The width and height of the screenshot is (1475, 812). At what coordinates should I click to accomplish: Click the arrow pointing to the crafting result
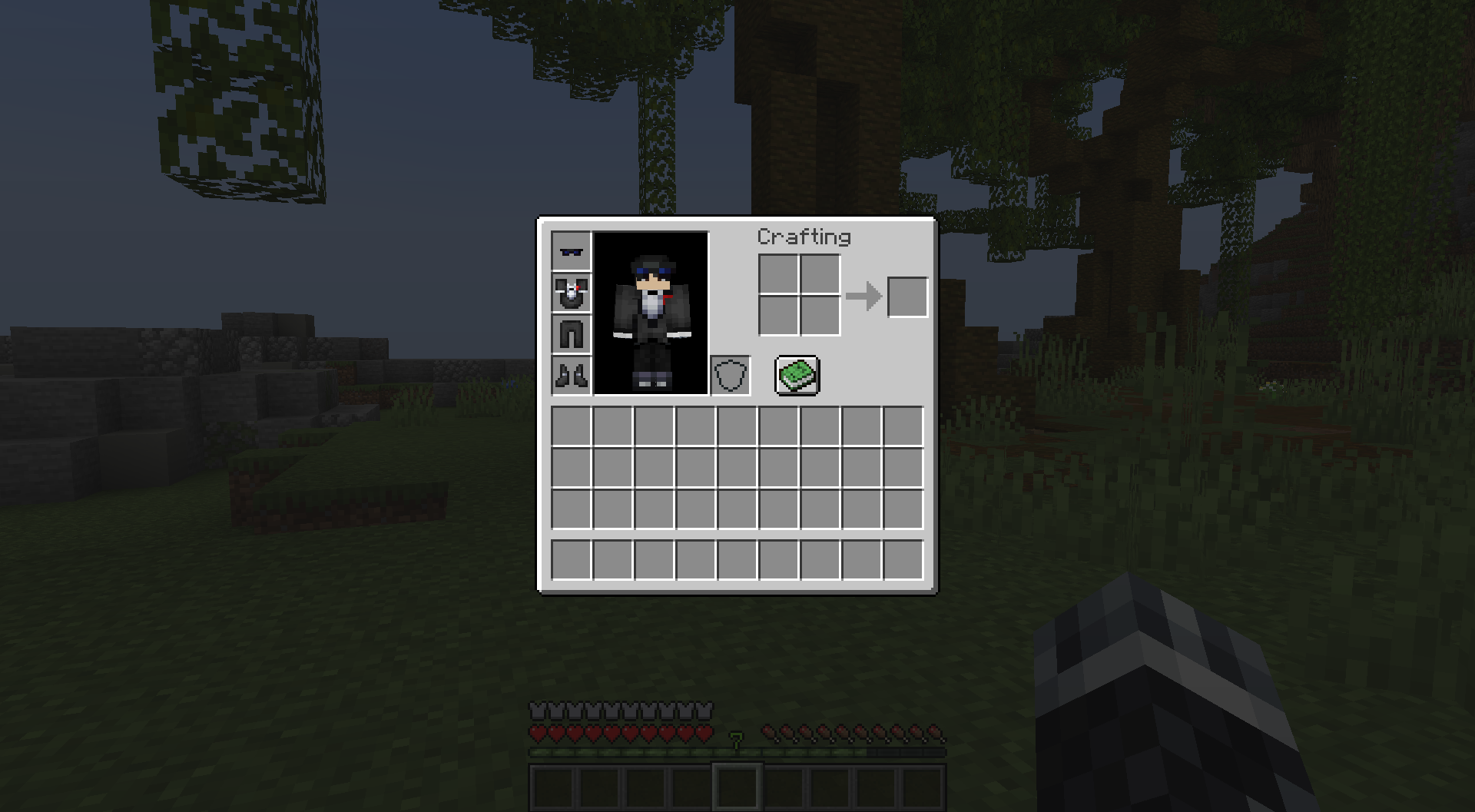865,294
